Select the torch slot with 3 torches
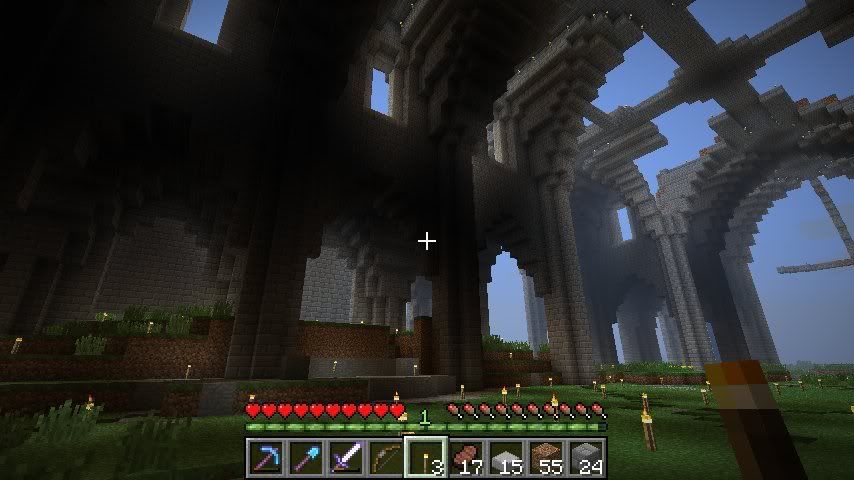854x480 pixels. click(x=425, y=458)
